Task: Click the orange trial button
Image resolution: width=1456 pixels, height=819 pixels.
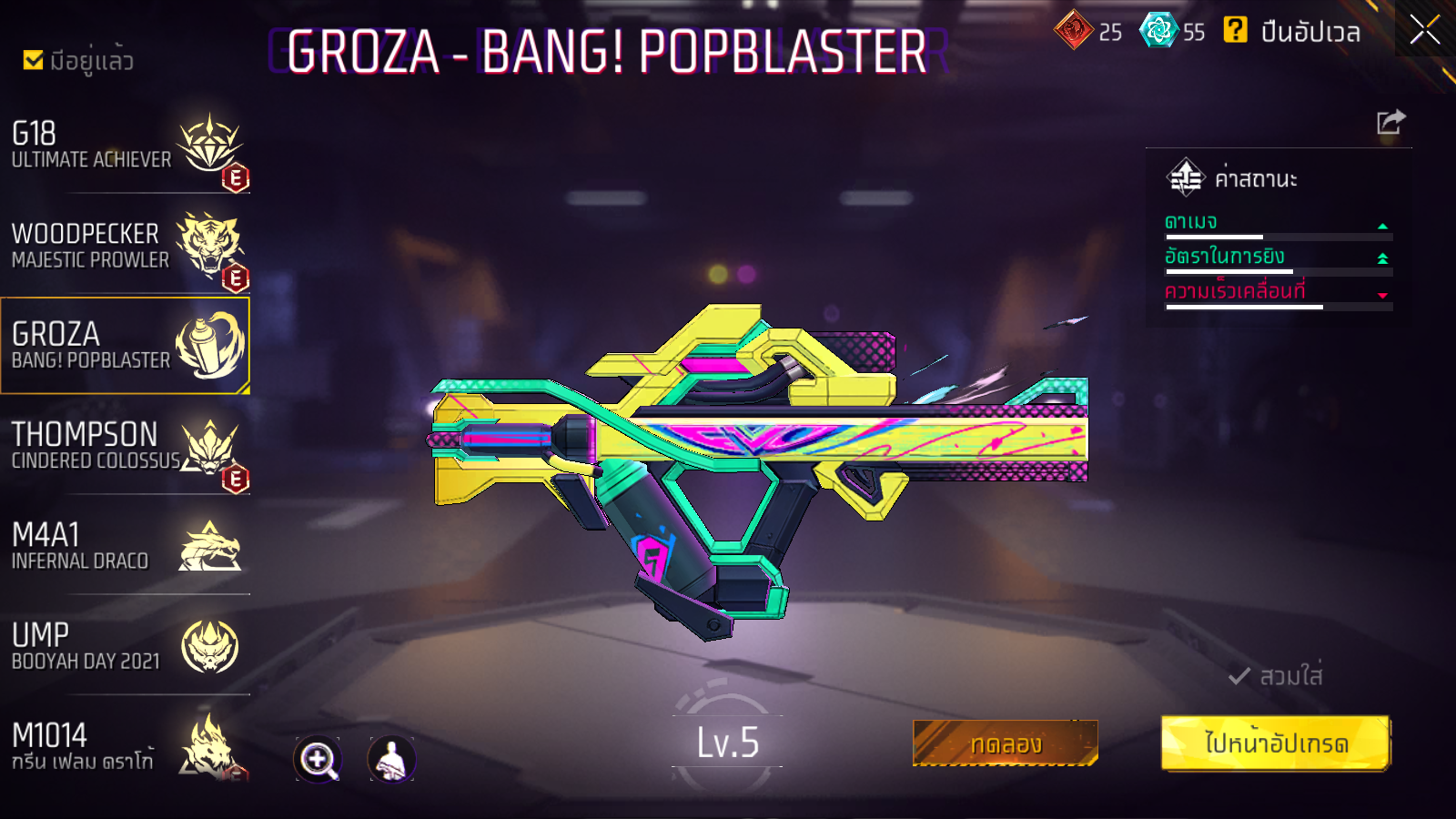Action: (1005, 743)
